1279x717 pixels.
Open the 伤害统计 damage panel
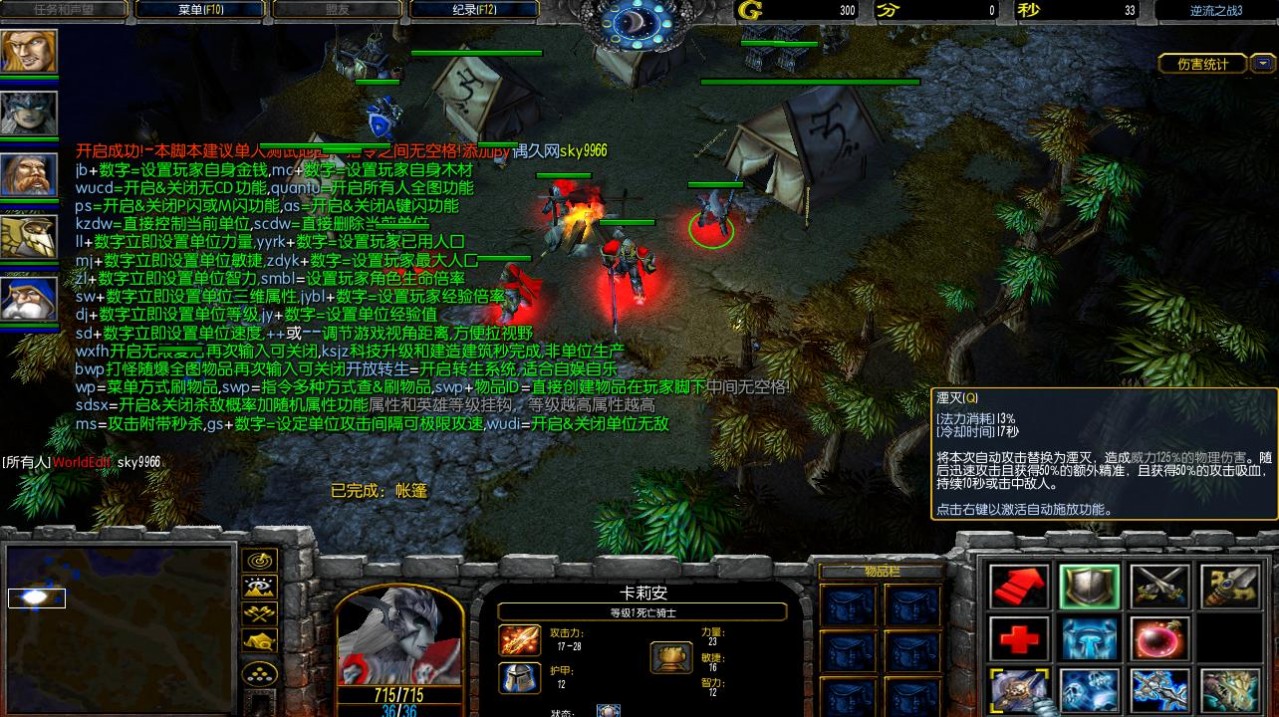1203,64
